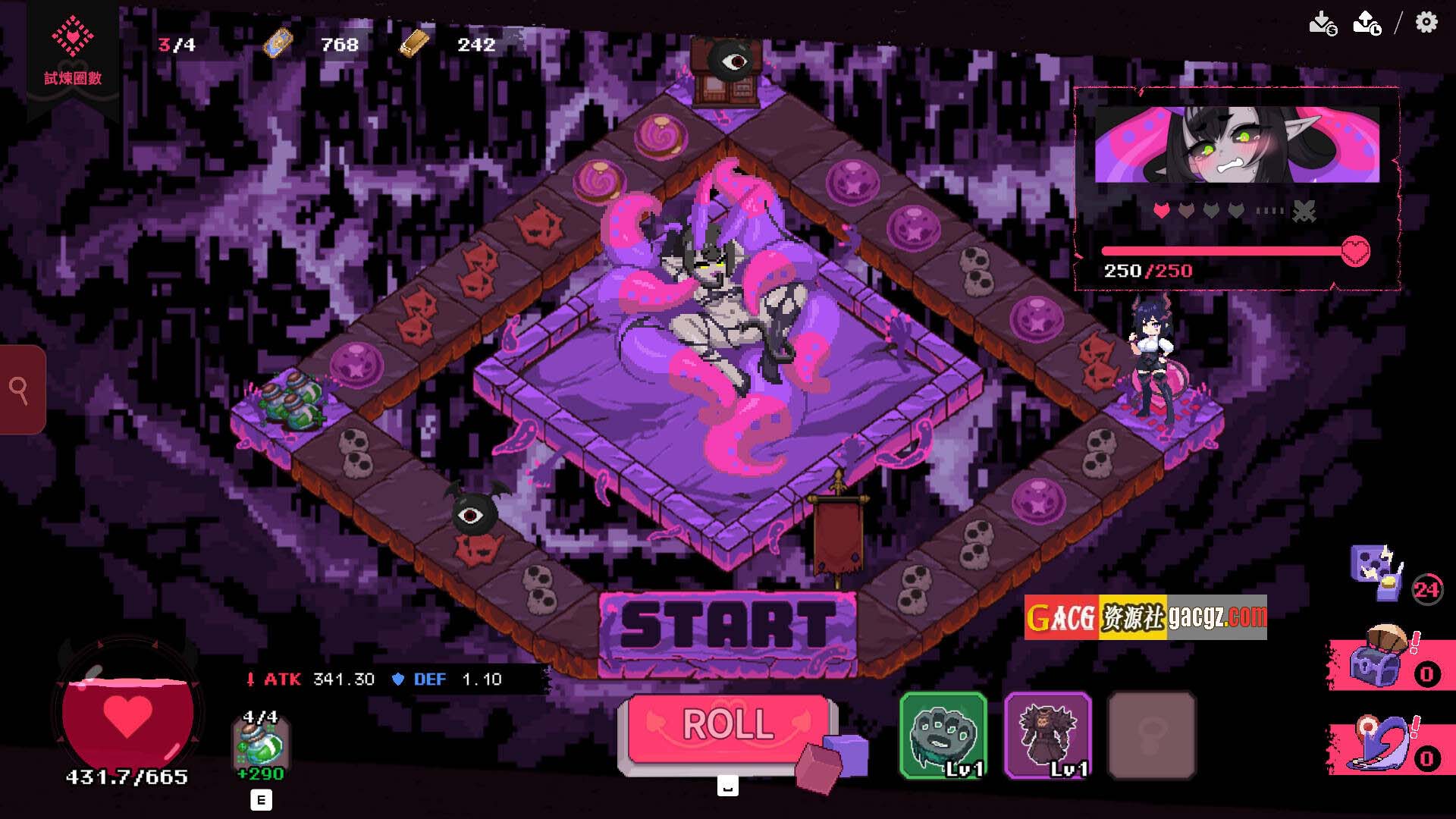1456x819 pixels.
Task: Click the pink ROLL button
Action: pos(728,726)
